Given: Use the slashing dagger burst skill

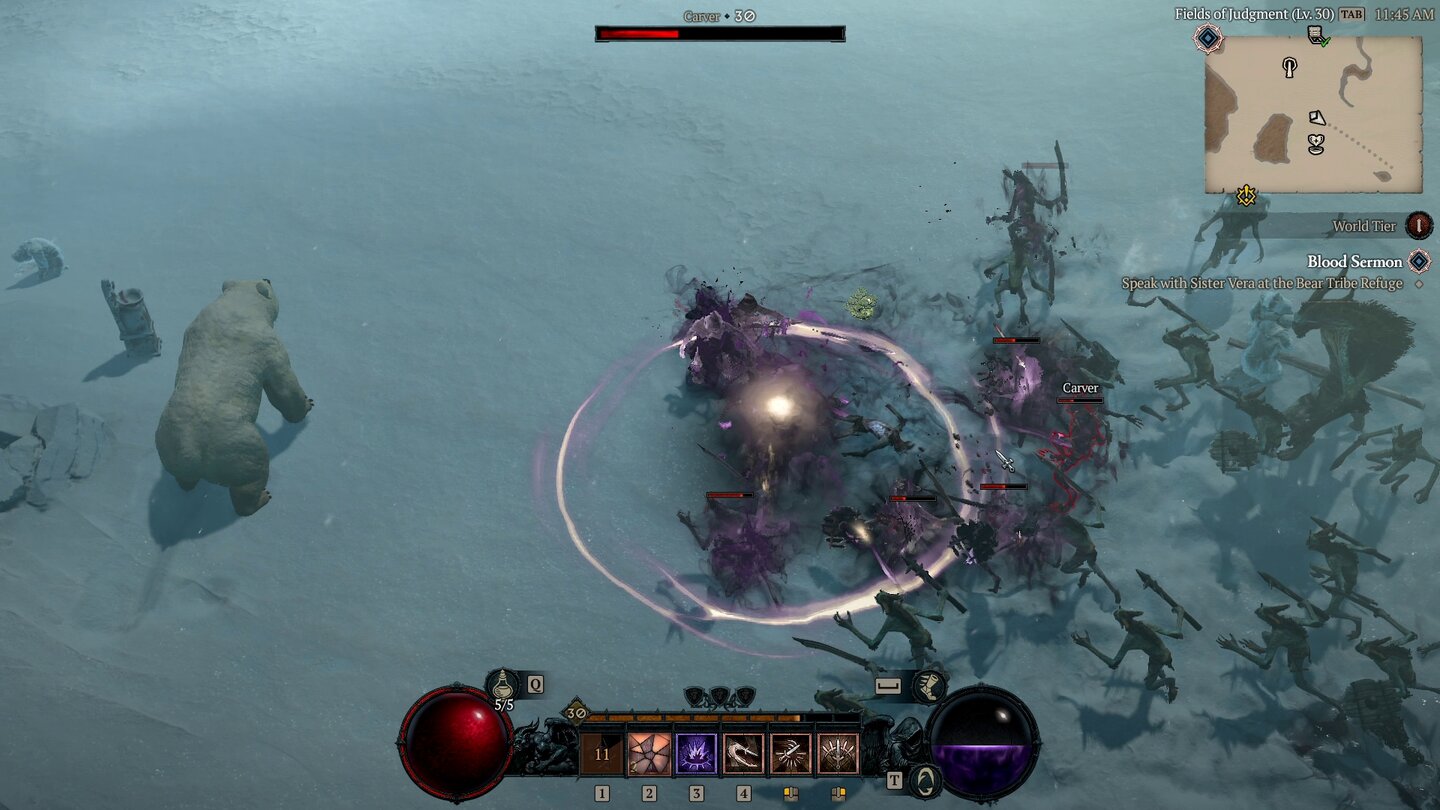Looking at the screenshot, I should (790, 755).
